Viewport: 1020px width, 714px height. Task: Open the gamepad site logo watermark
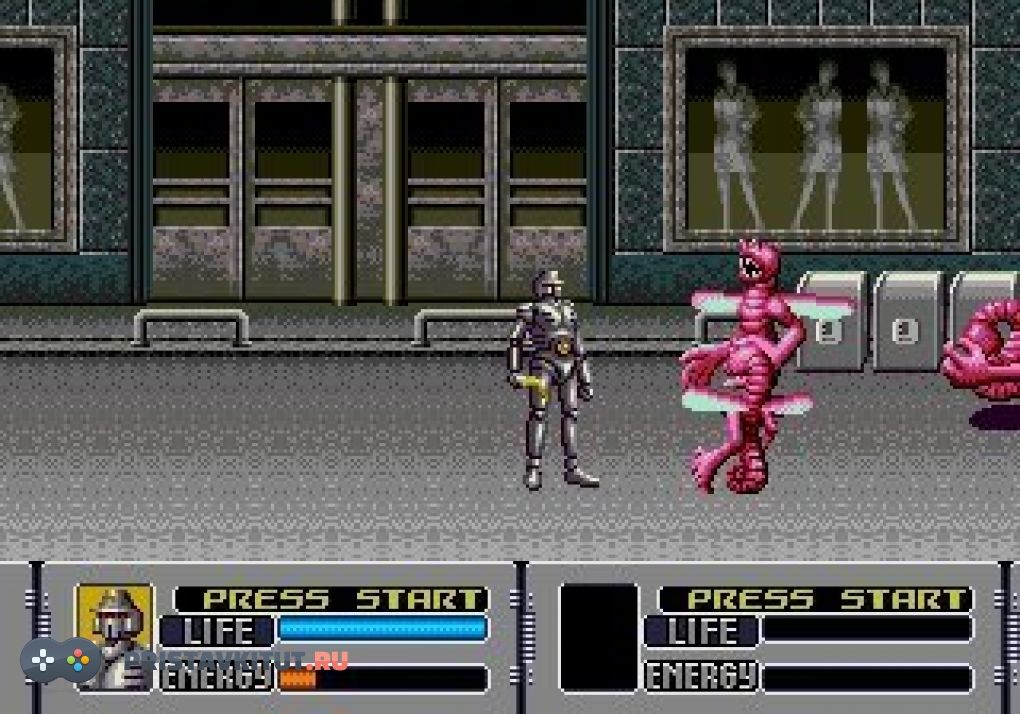coord(62,661)
